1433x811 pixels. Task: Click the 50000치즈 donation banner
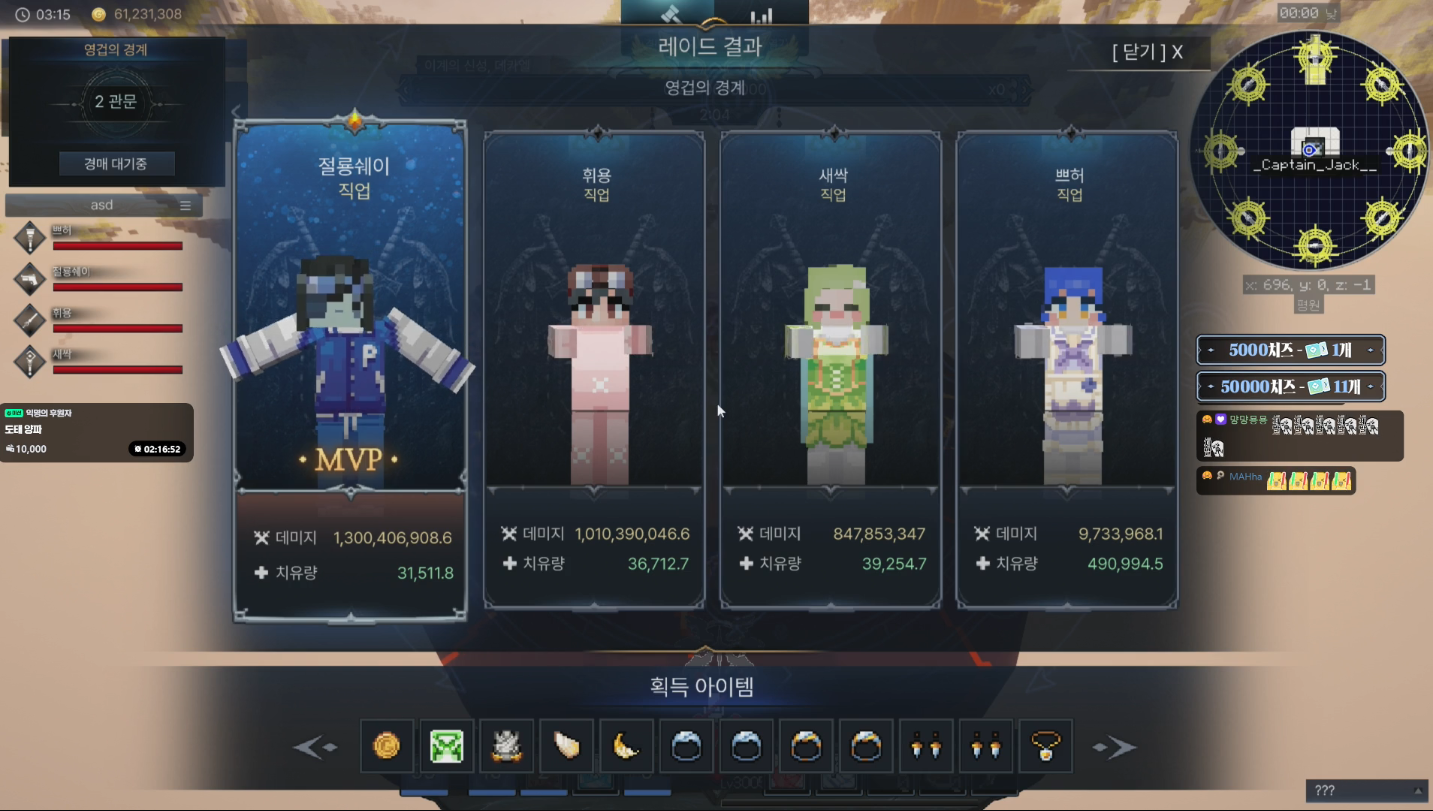1290,385
